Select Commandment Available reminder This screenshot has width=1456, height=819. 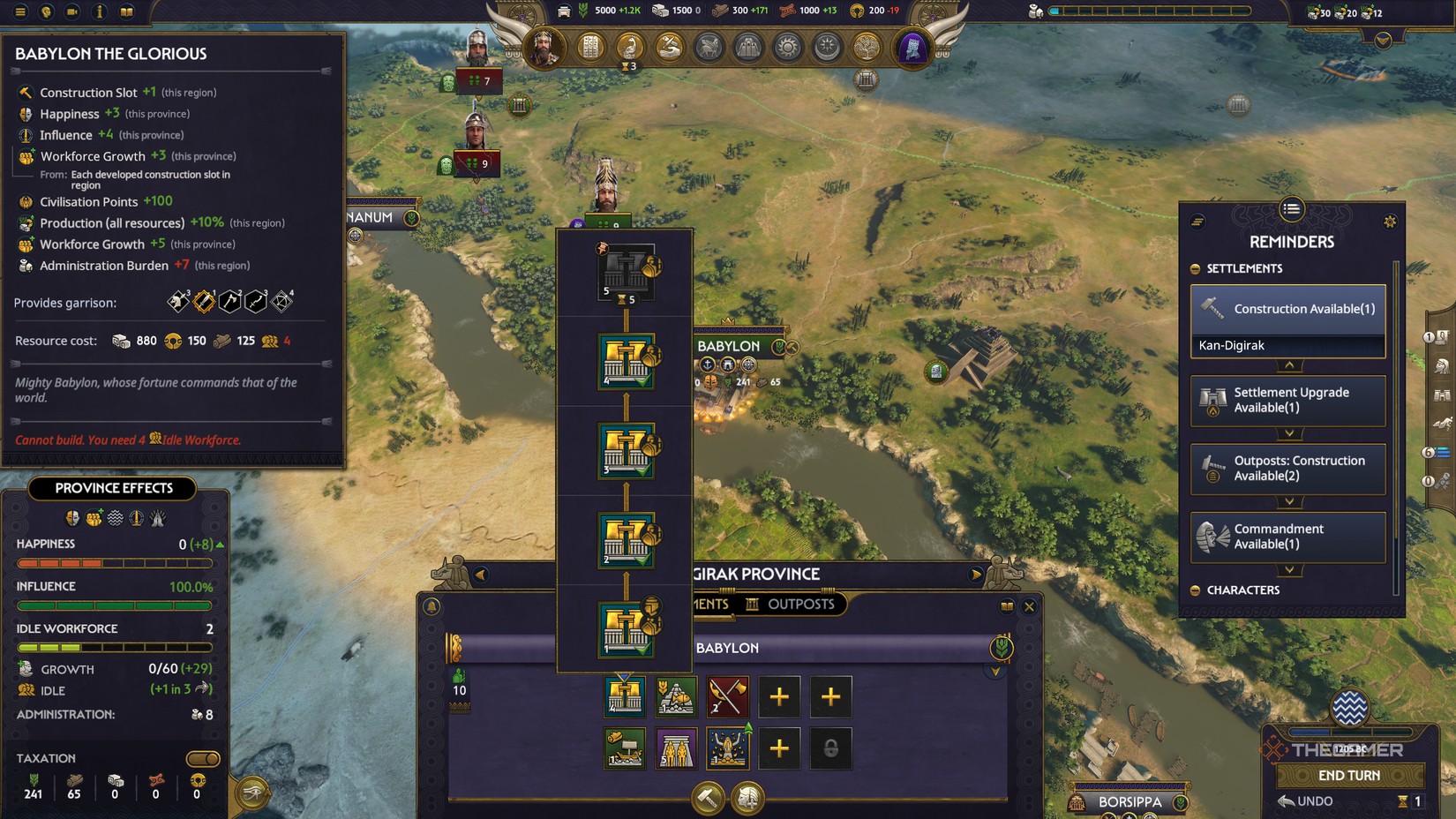pyautogui.click(x=1287, y=537)
